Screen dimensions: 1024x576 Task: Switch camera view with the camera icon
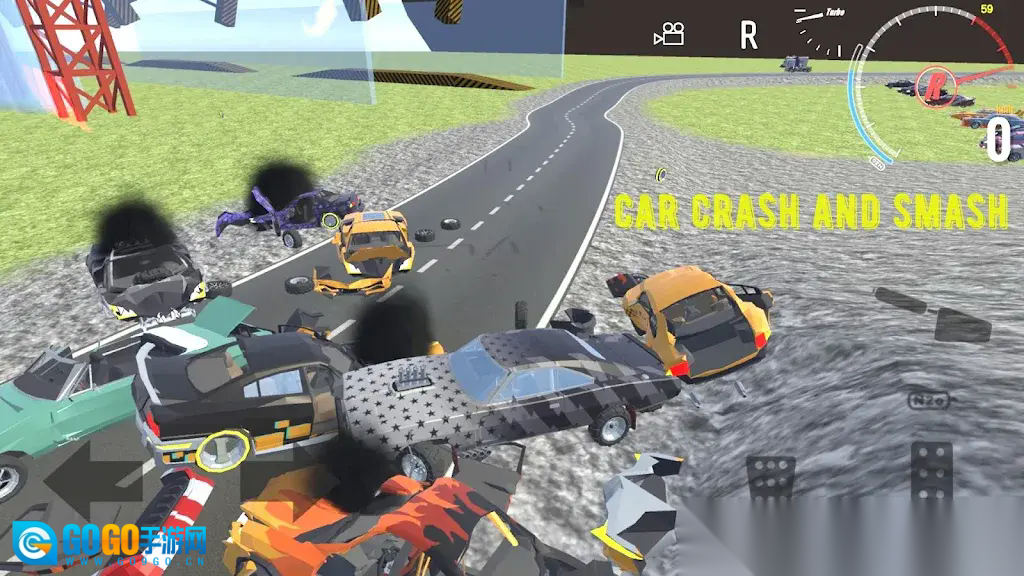[x=669, y=35]
